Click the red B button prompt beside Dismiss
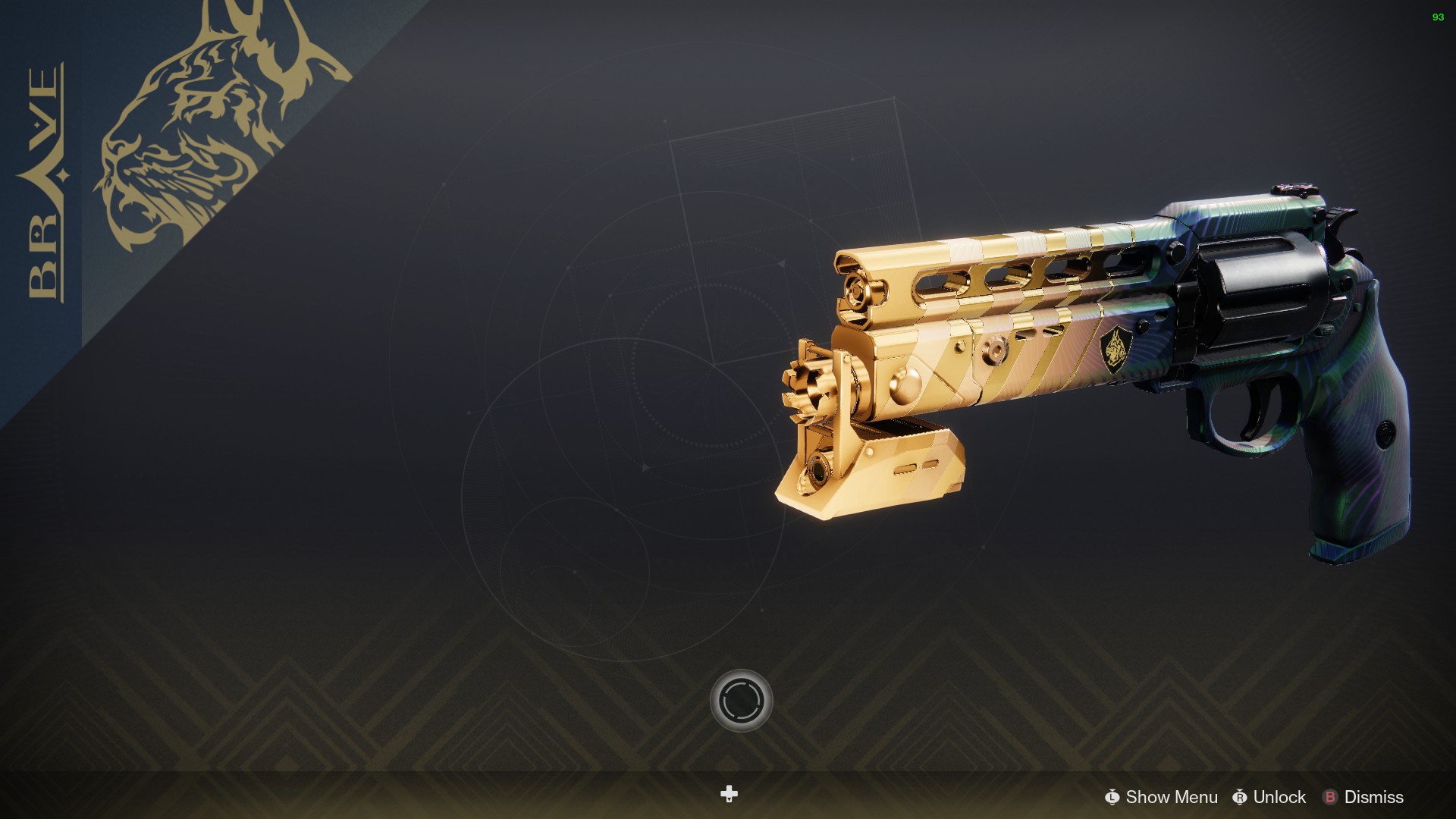Viewport: 1456px width, 819px height. tap(1331, 798)
